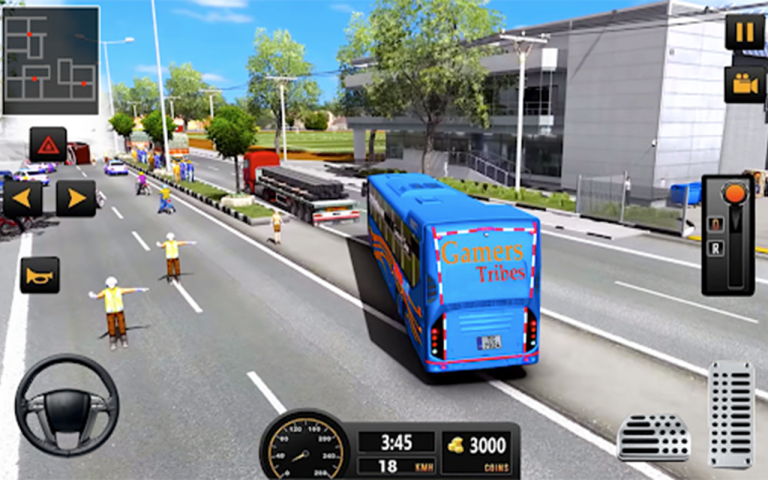The image size is (768, 480).
Task: Activate the right turn indicator arrow
Action: coord(76,198)
